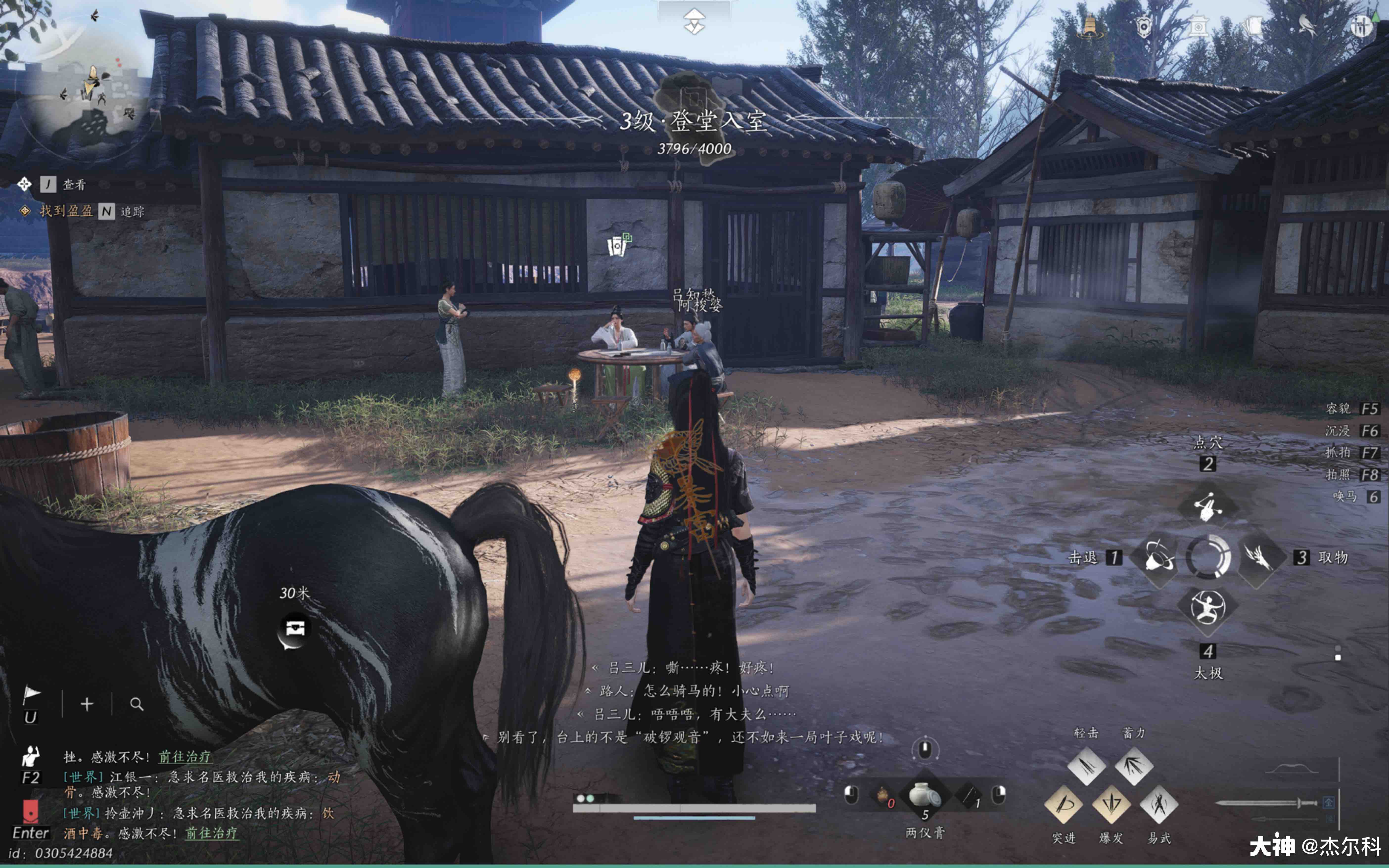Image resolution: width=1389 pixels, height=868 pixels.
Task: Use the 点穴 acupoint skill icon
Action: click(x=1208, y=505)
